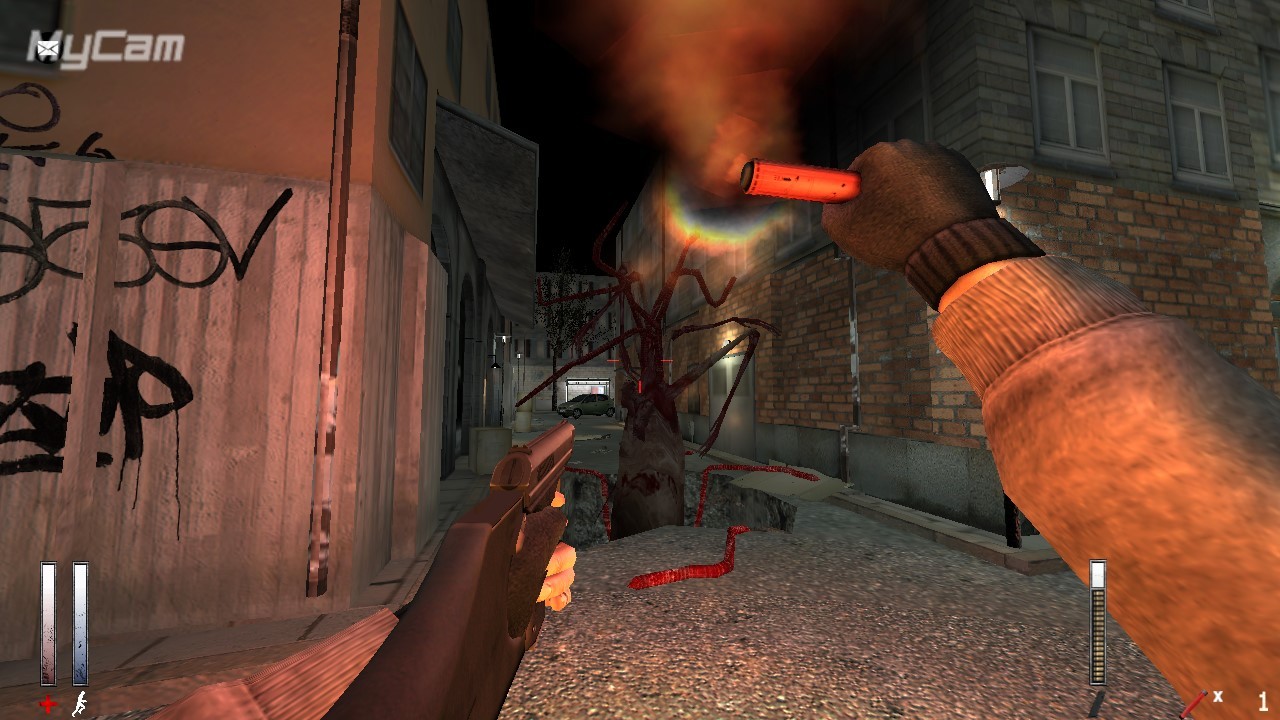Click the running man stamina icon

pyautogui.click(x=79, y=705)
